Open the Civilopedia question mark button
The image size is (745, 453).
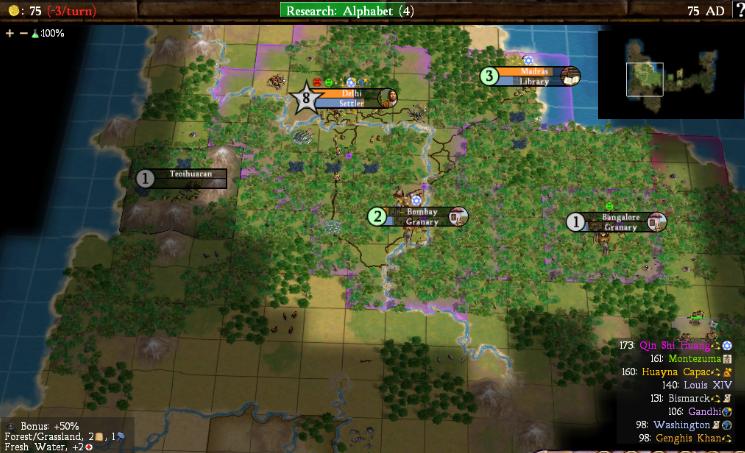(739, 11)
